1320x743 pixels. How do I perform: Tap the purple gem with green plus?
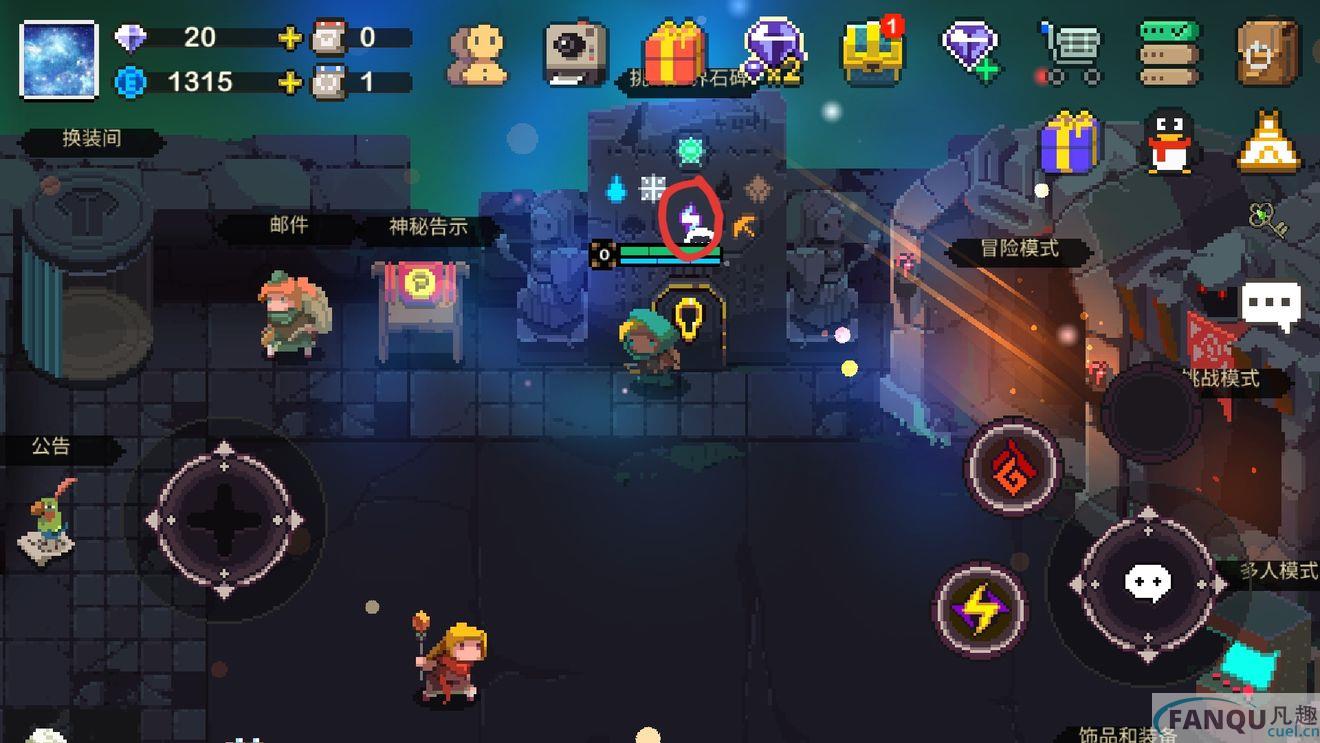(969, 50)
